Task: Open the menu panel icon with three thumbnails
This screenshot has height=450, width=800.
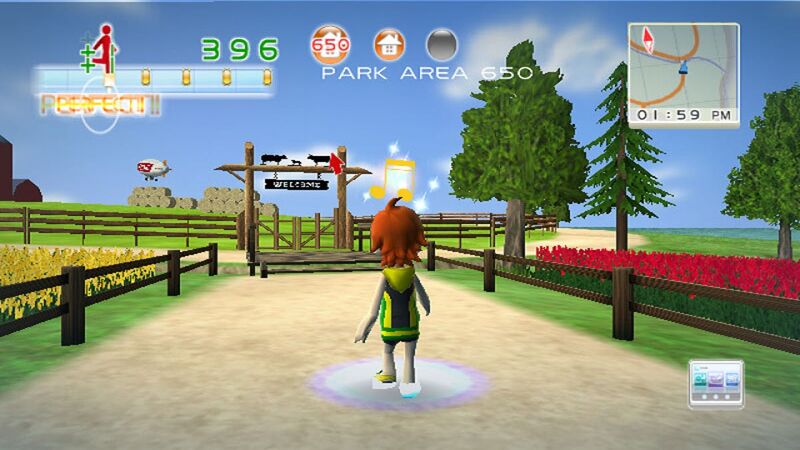Action: point(715,381)
